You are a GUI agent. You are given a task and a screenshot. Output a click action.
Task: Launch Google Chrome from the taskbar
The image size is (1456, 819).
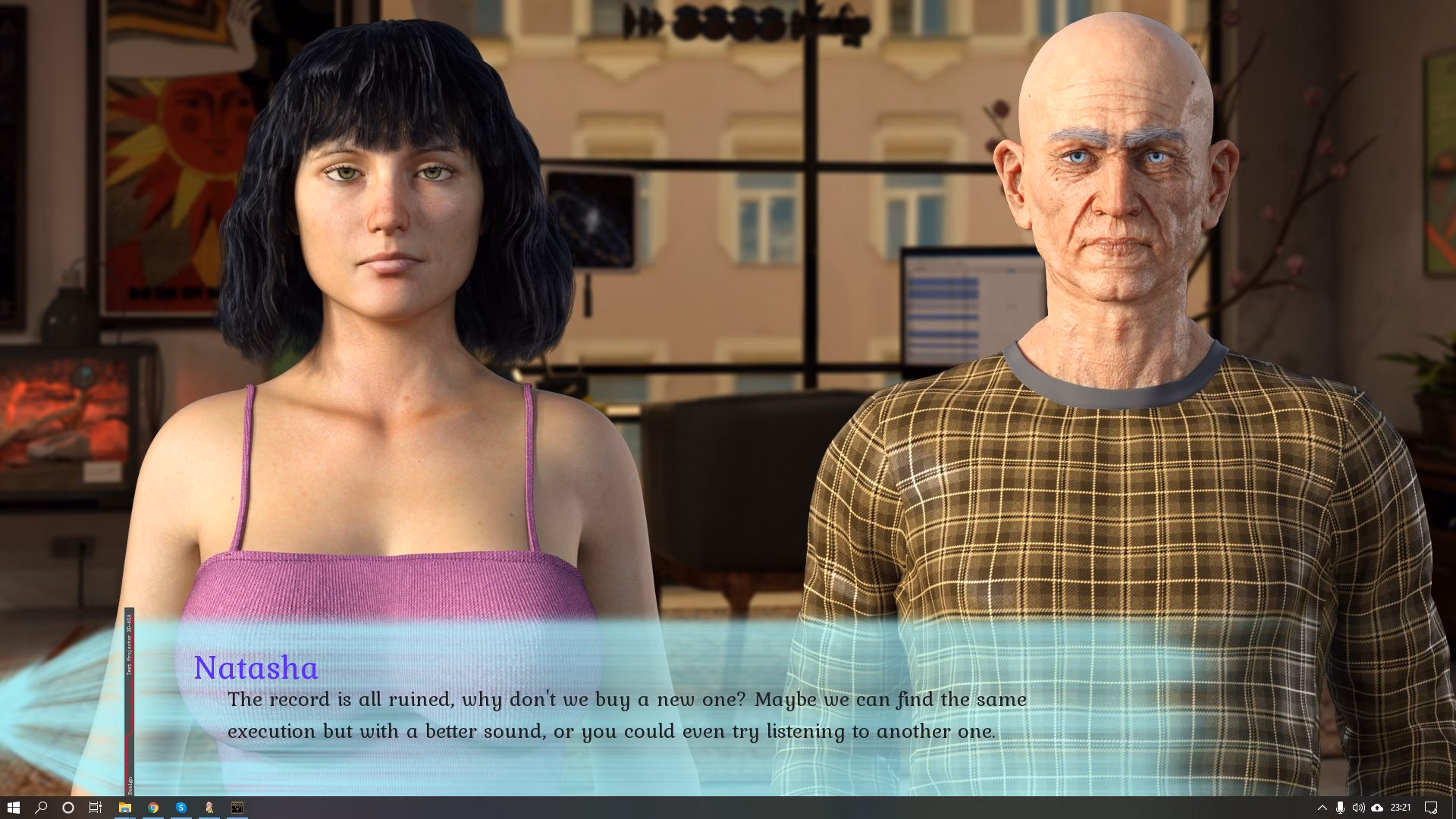tap(152, 806)
